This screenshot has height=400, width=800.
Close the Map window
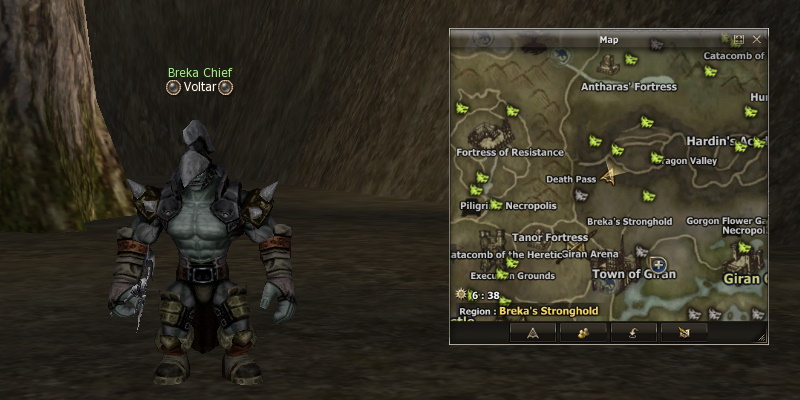click(x=757, y=40)
